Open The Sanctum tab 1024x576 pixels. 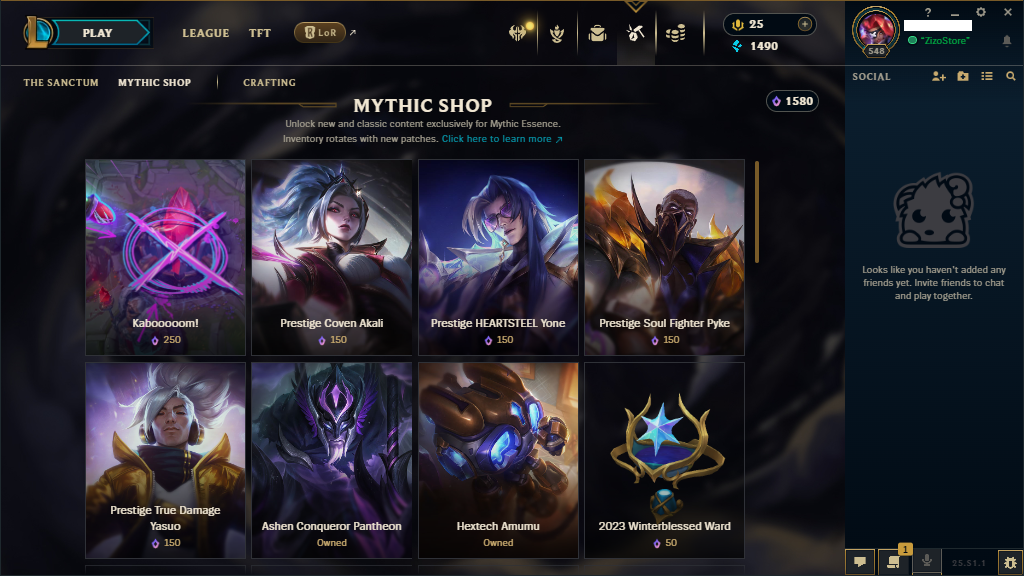(61, 82)
